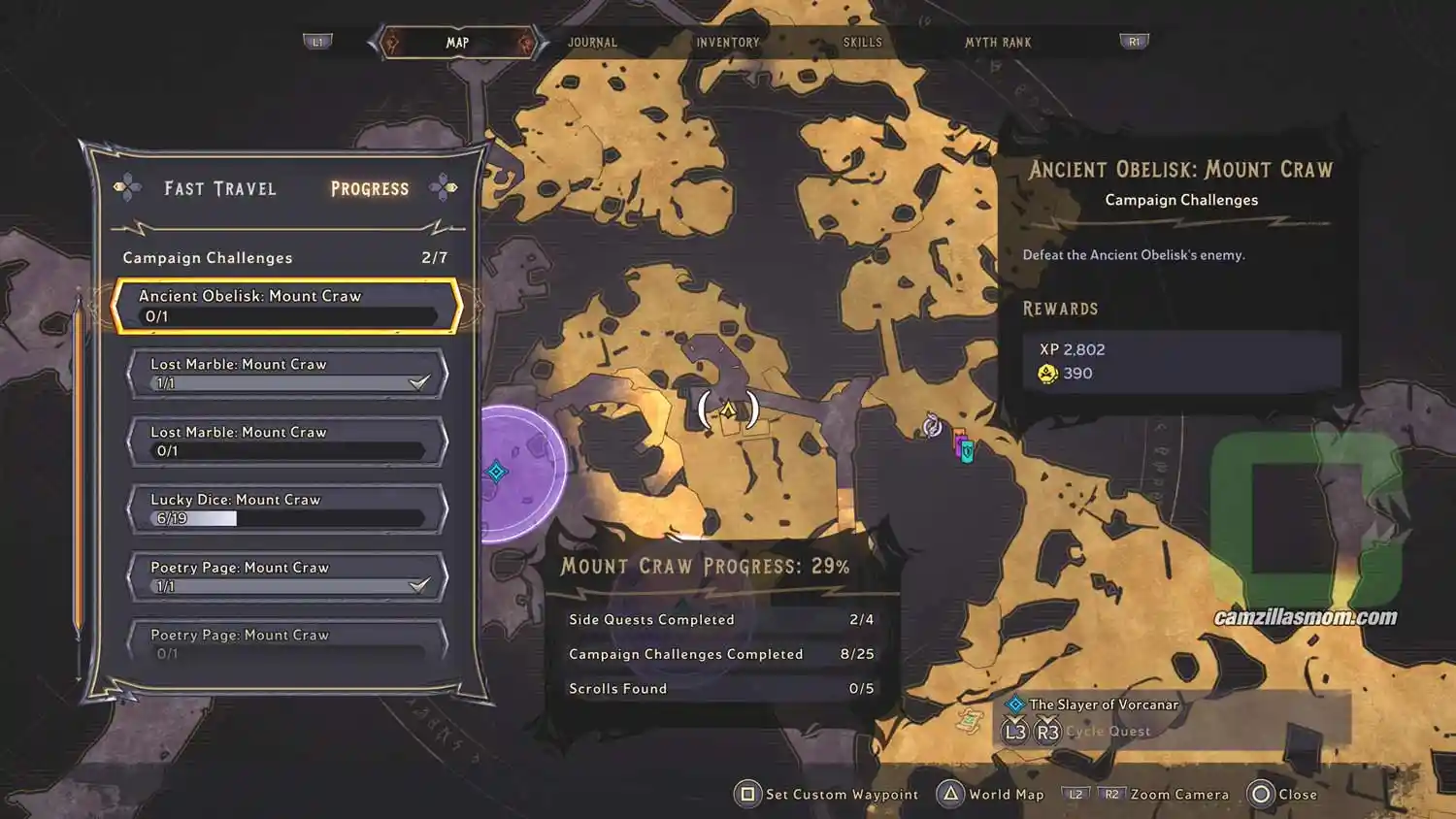Go to the Skills tab
This screenshot has width=1456, height=819.
click(862, 43)
